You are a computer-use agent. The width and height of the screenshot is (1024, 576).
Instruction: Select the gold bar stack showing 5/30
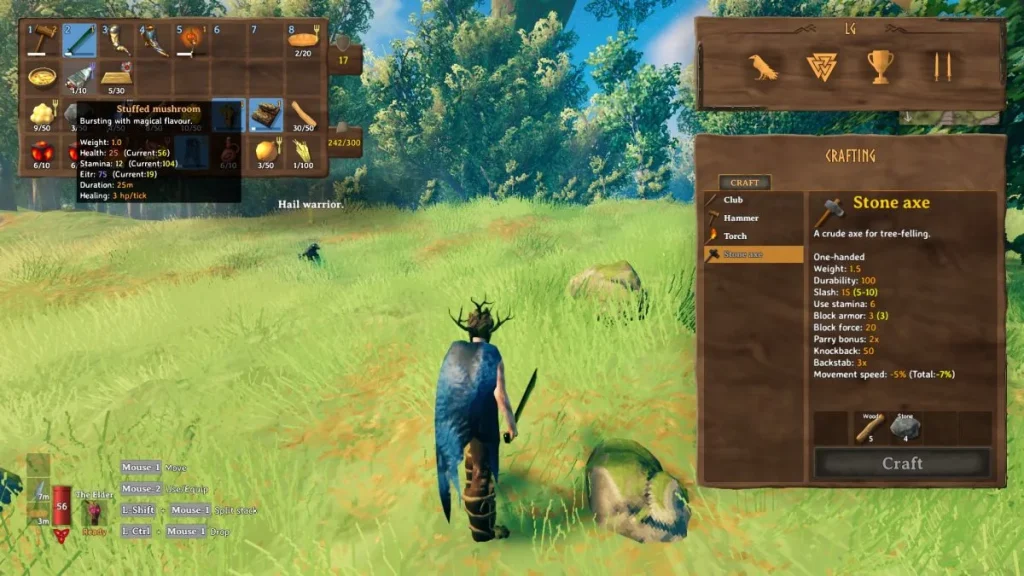pyautogui.click(x=117, y=78)
